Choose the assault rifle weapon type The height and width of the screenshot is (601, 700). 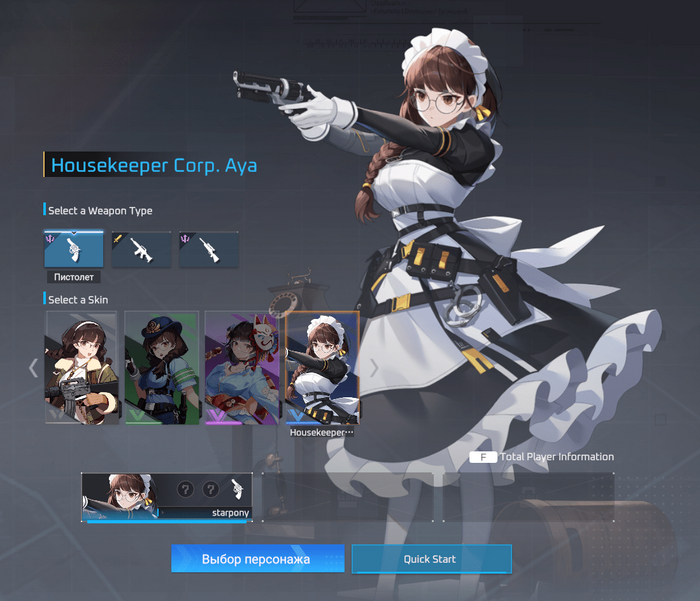click(141, 250)
